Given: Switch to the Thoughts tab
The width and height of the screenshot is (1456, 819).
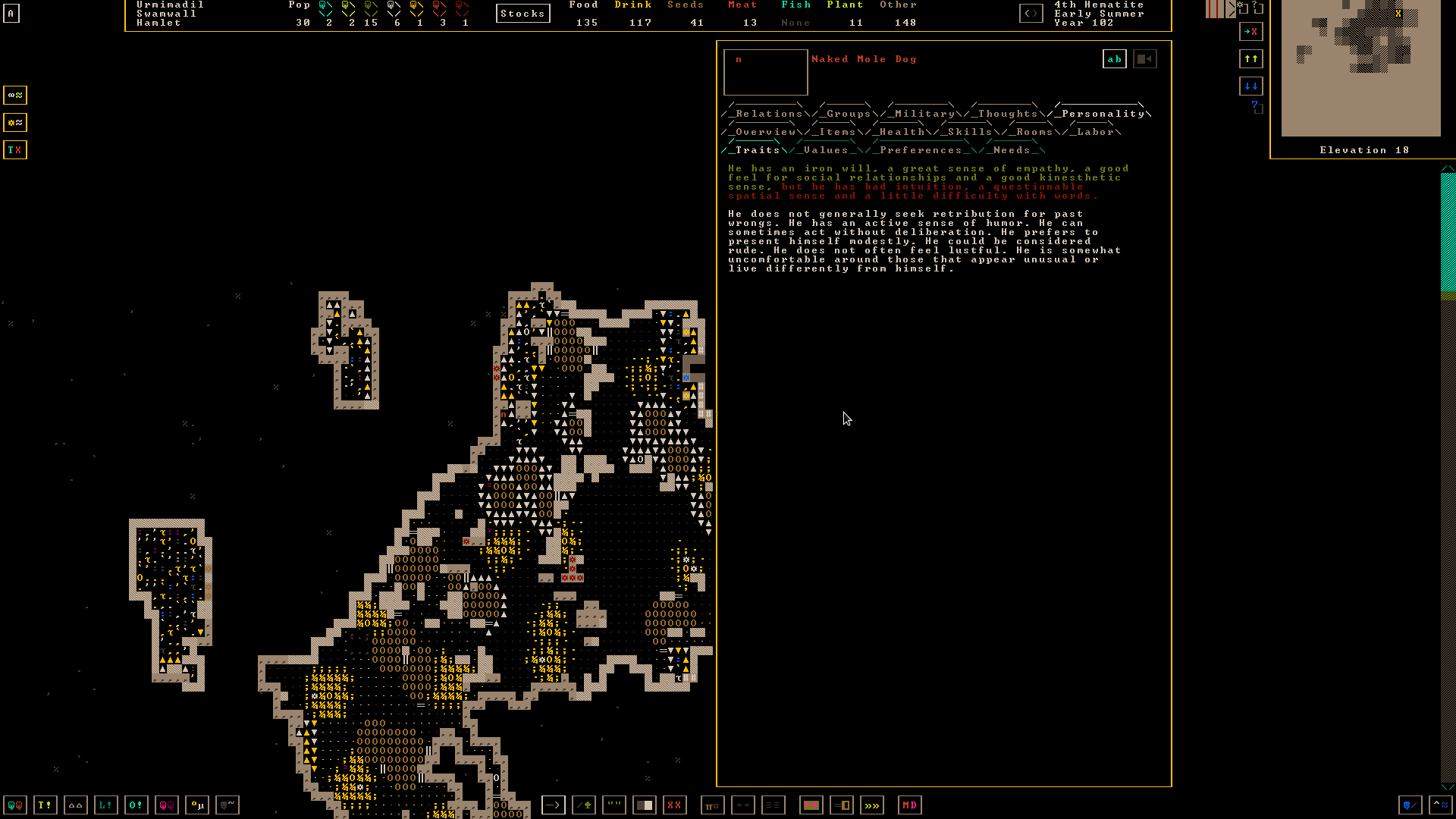Looking at the screenshot, I should pyautogui.click(x=1007, y=114).
